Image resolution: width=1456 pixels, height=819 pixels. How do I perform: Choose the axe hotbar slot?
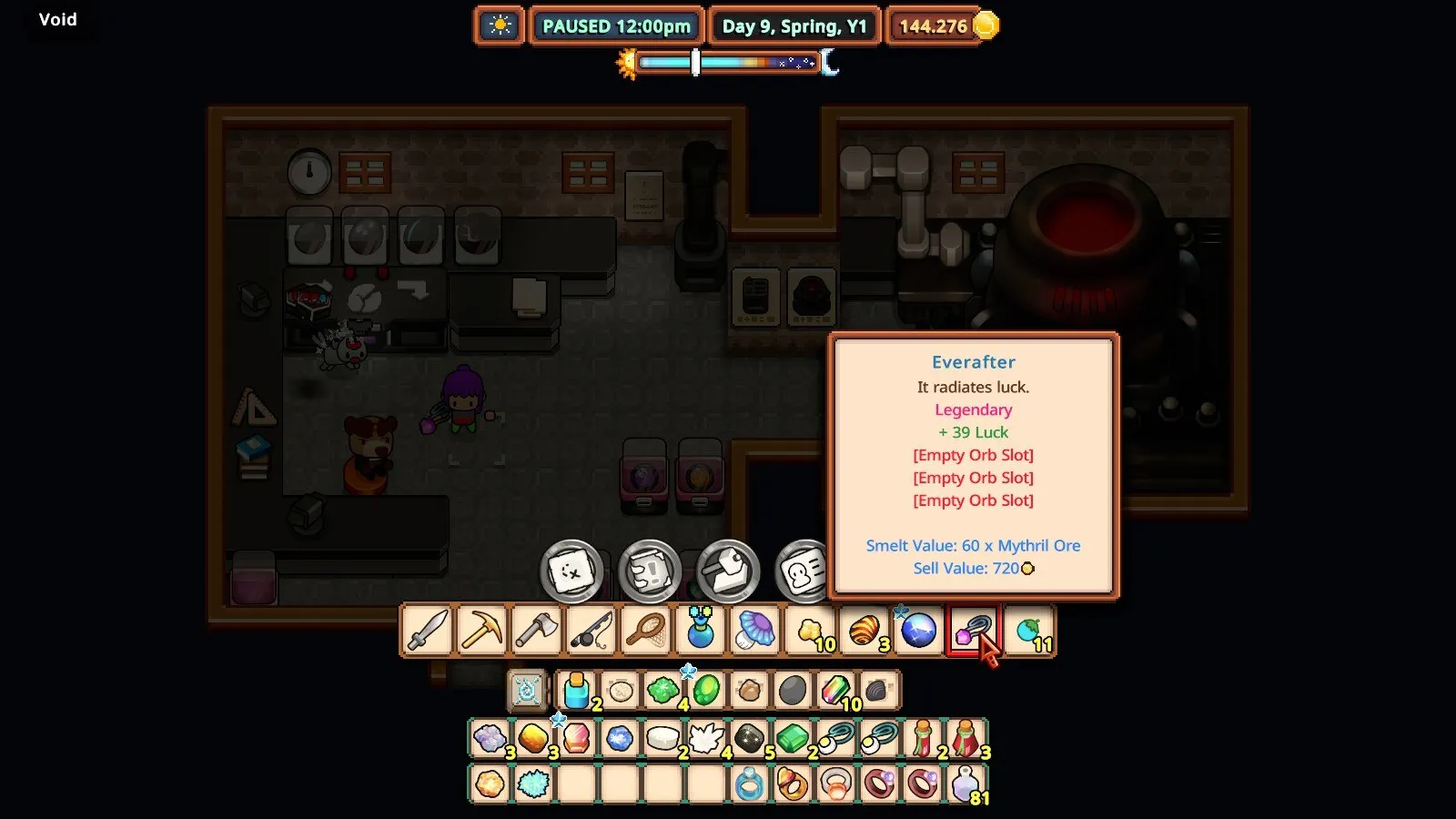point(536,630)
